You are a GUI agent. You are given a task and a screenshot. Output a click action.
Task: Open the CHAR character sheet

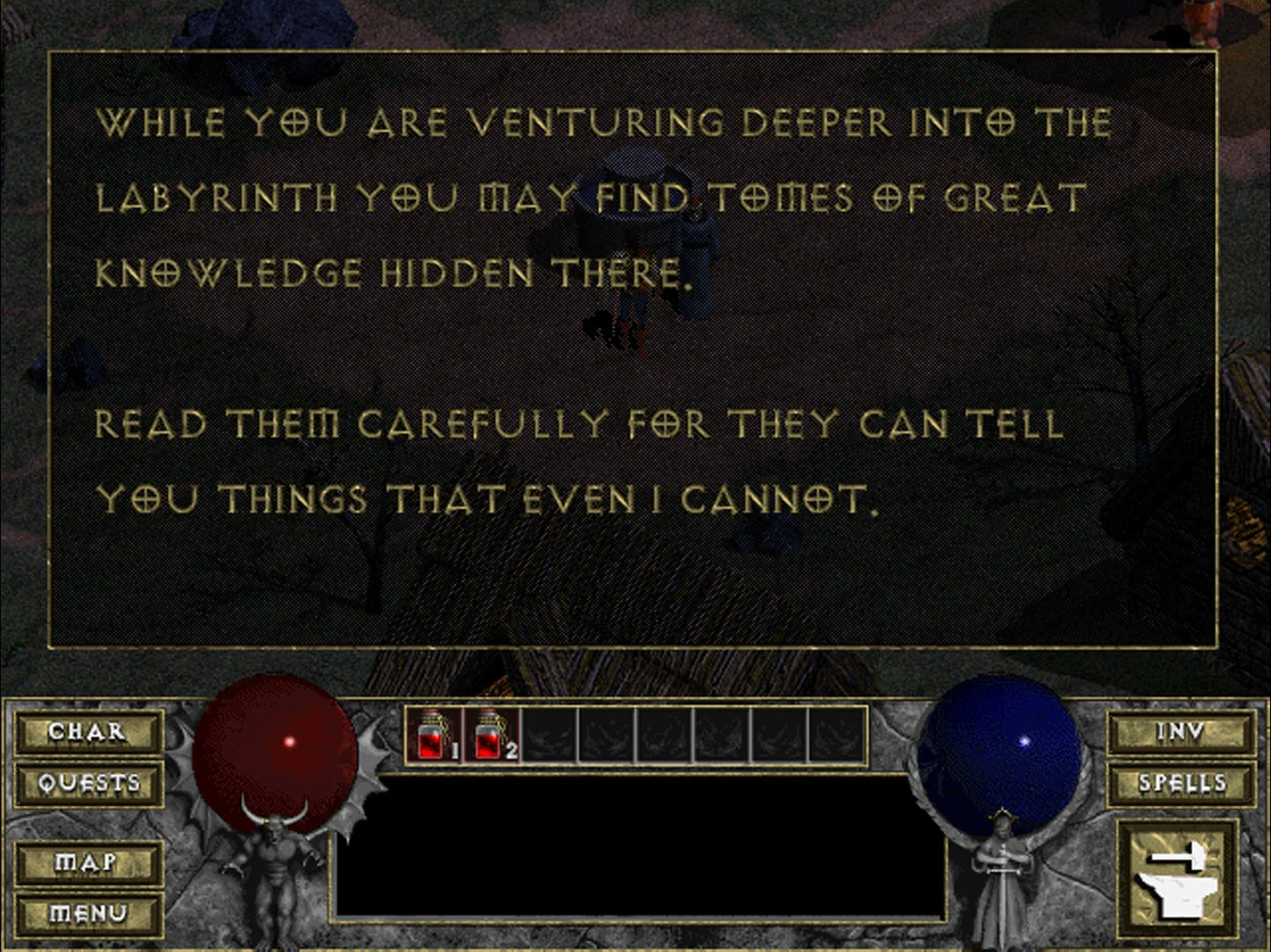[87, 732]
